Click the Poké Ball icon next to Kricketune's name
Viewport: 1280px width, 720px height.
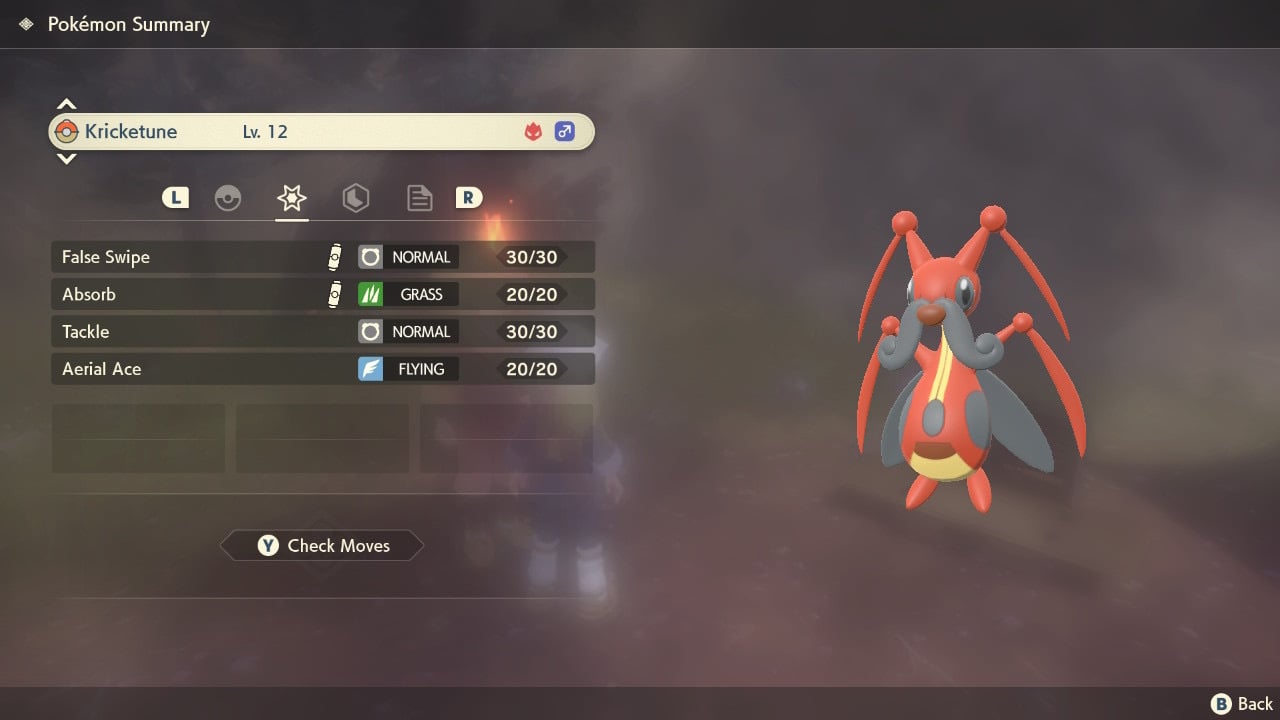point(68,131)
